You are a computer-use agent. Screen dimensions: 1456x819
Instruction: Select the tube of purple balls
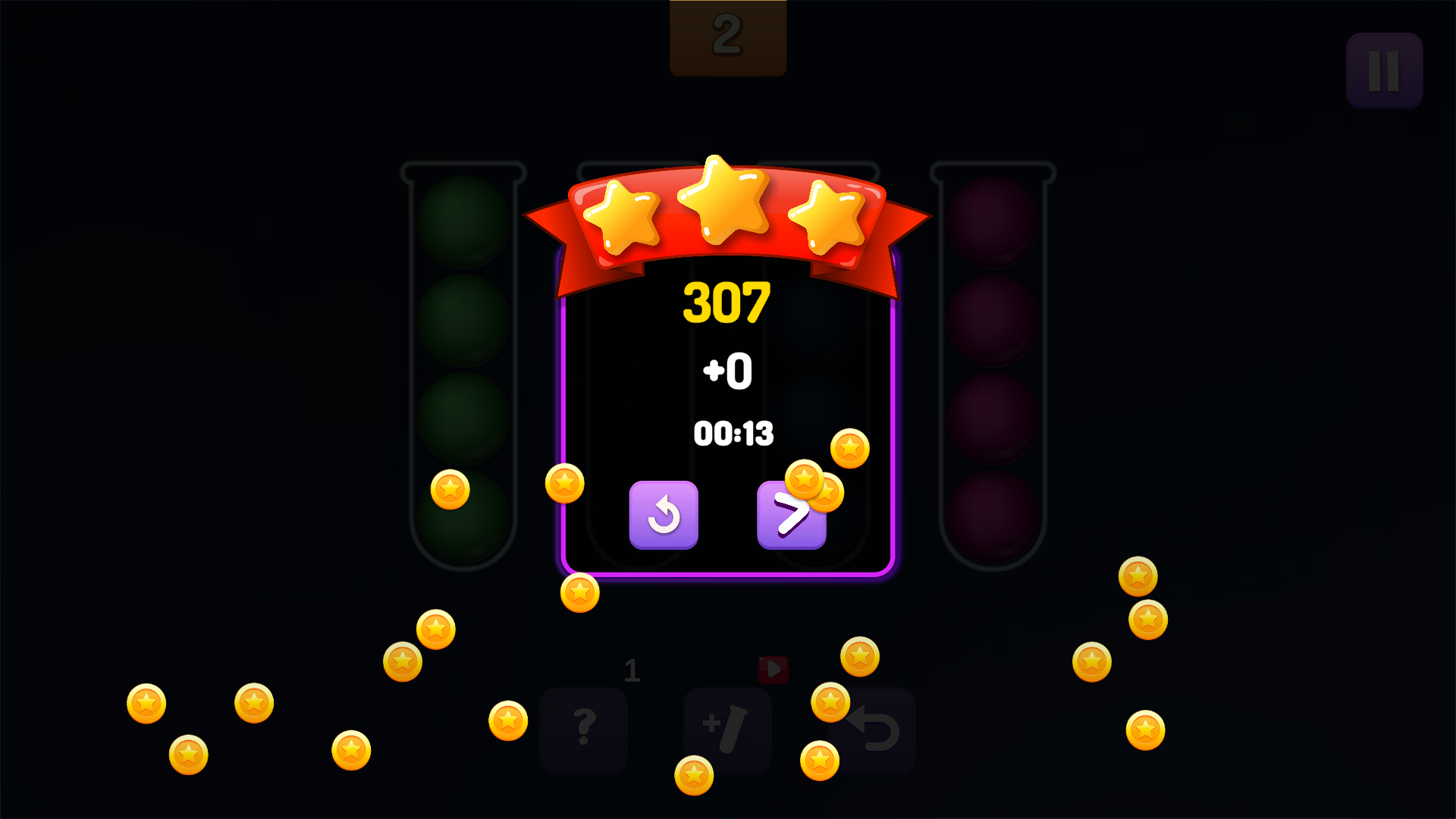[x=992, y=364]
